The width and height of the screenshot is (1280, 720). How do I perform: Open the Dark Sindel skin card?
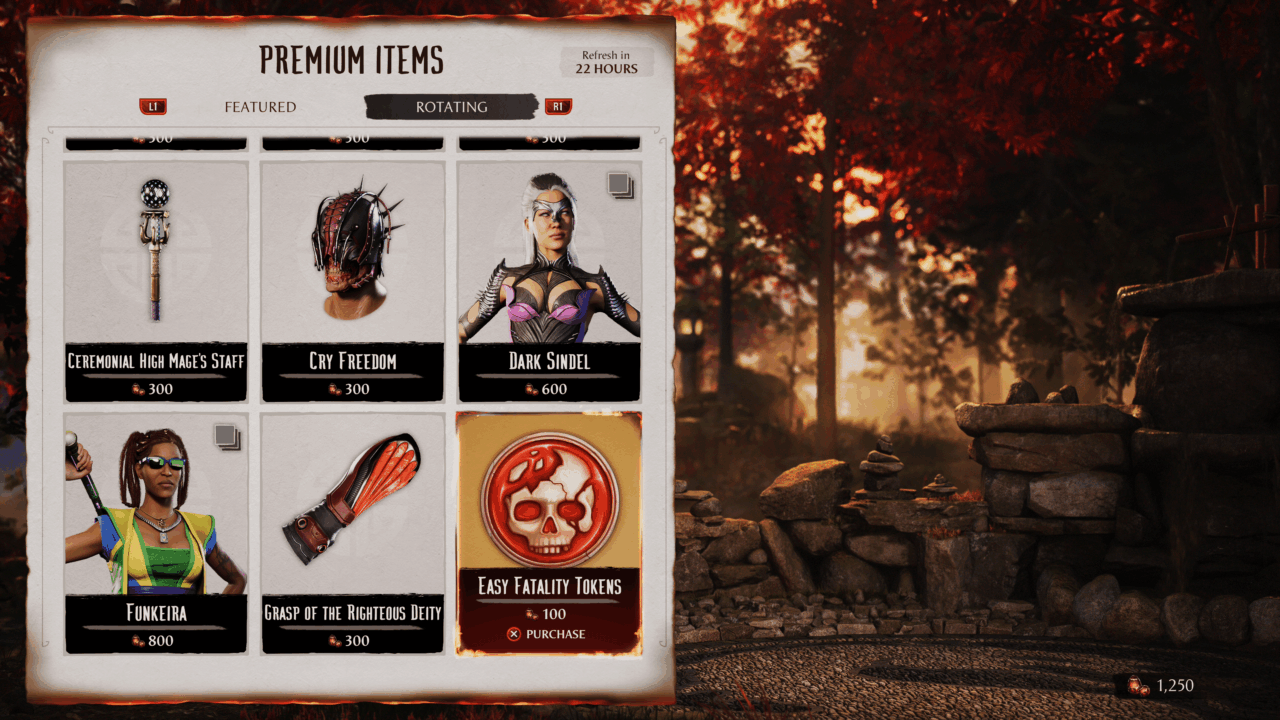[x=549, y=280]
